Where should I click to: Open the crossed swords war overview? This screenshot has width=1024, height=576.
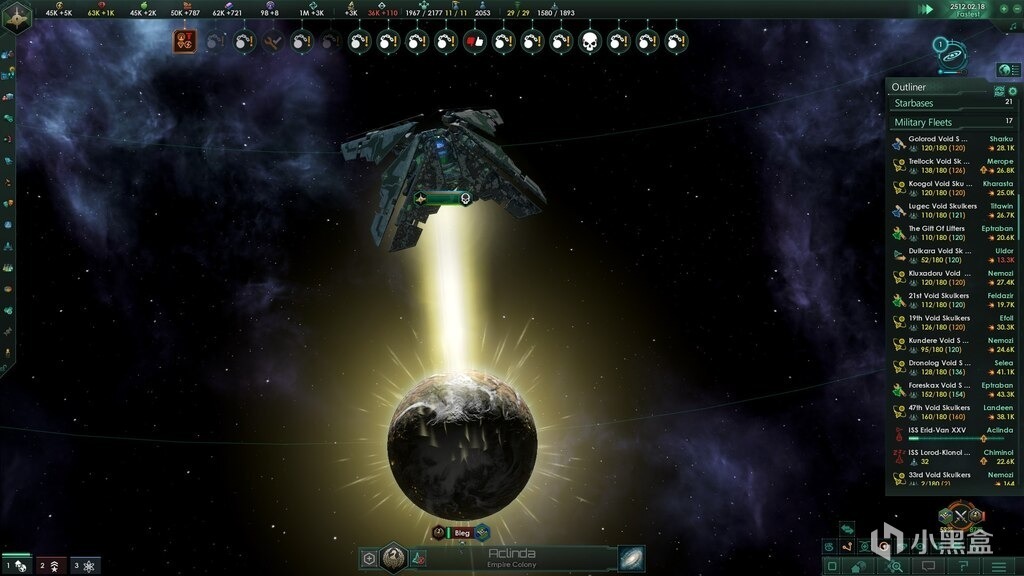(x=960, y=517)
